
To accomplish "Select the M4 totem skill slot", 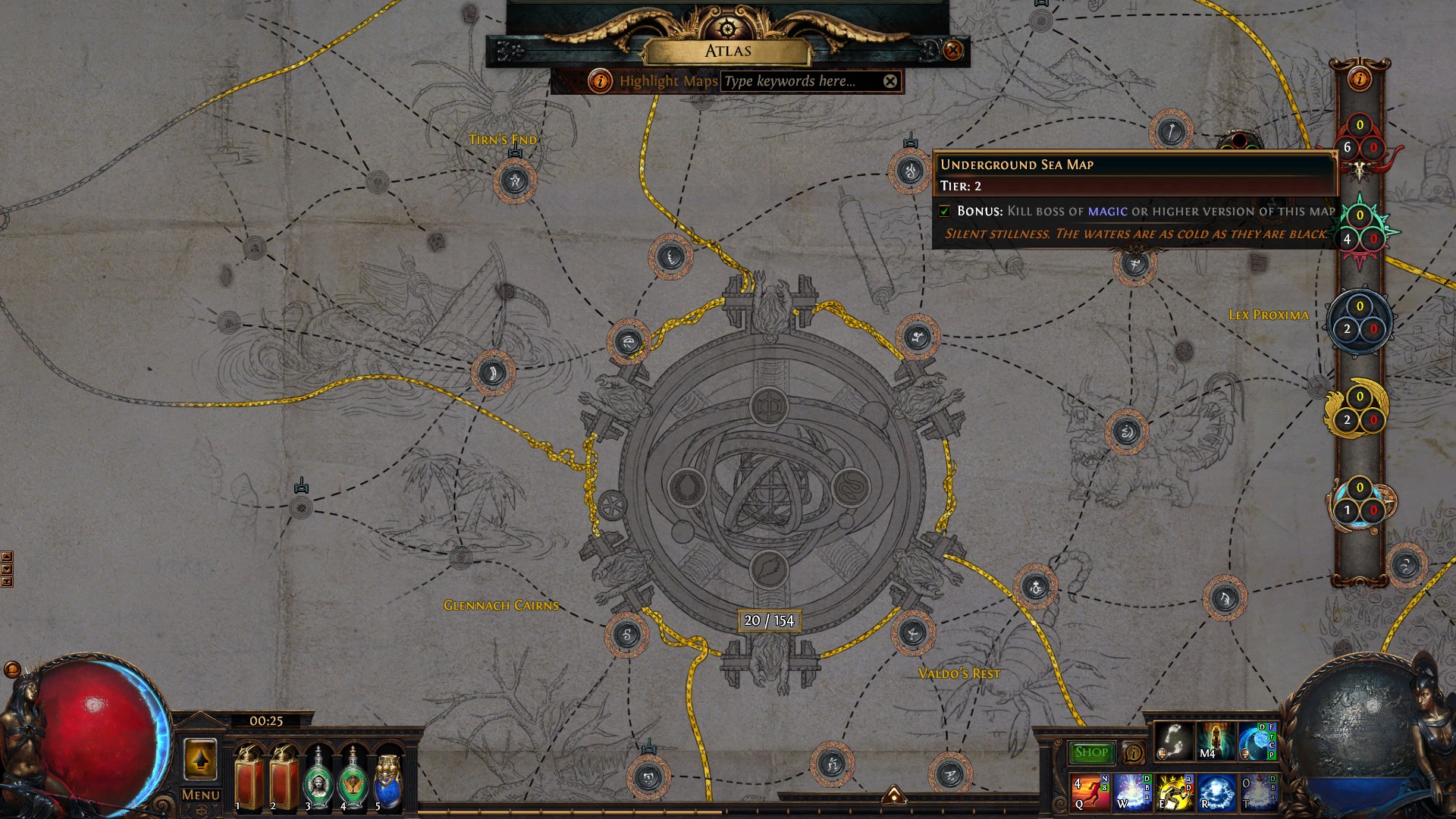I will [1215, 741].
